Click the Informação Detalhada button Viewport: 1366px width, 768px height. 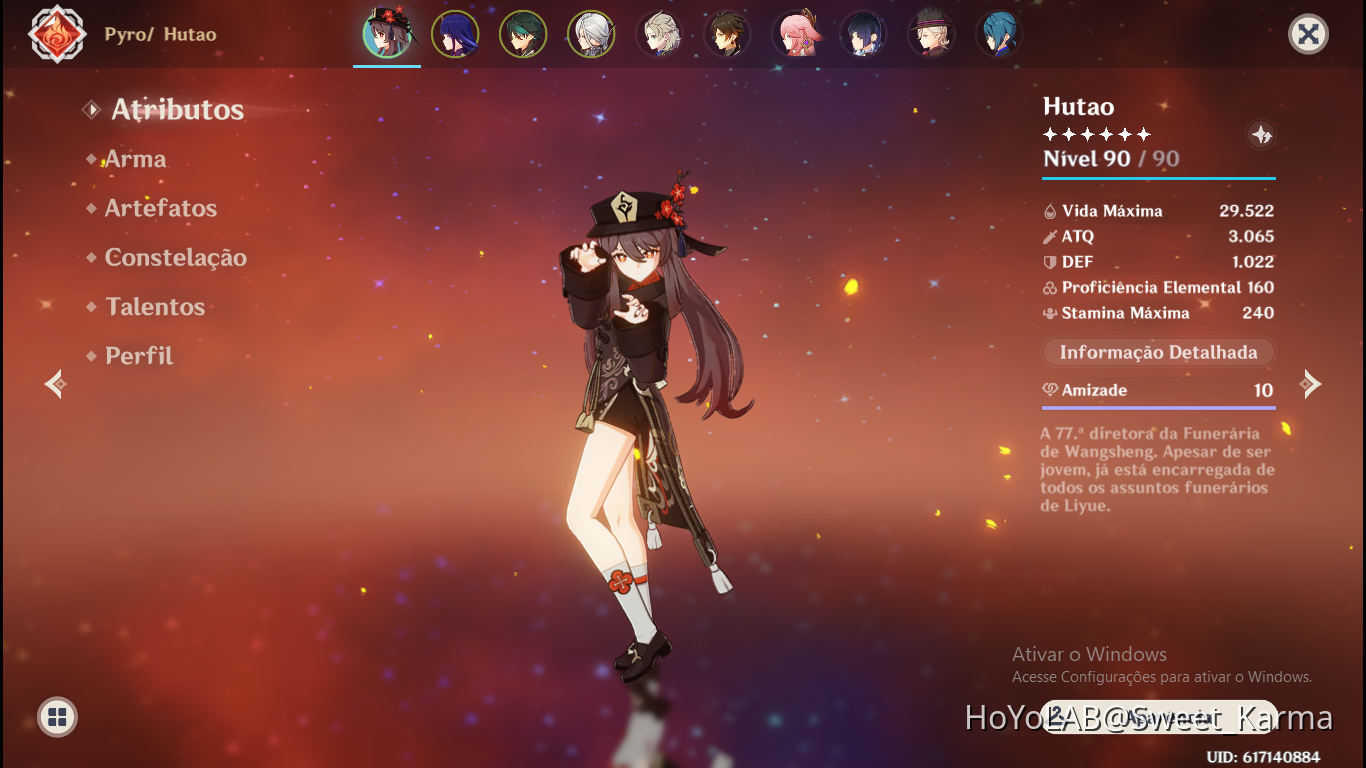[1157, 351]
